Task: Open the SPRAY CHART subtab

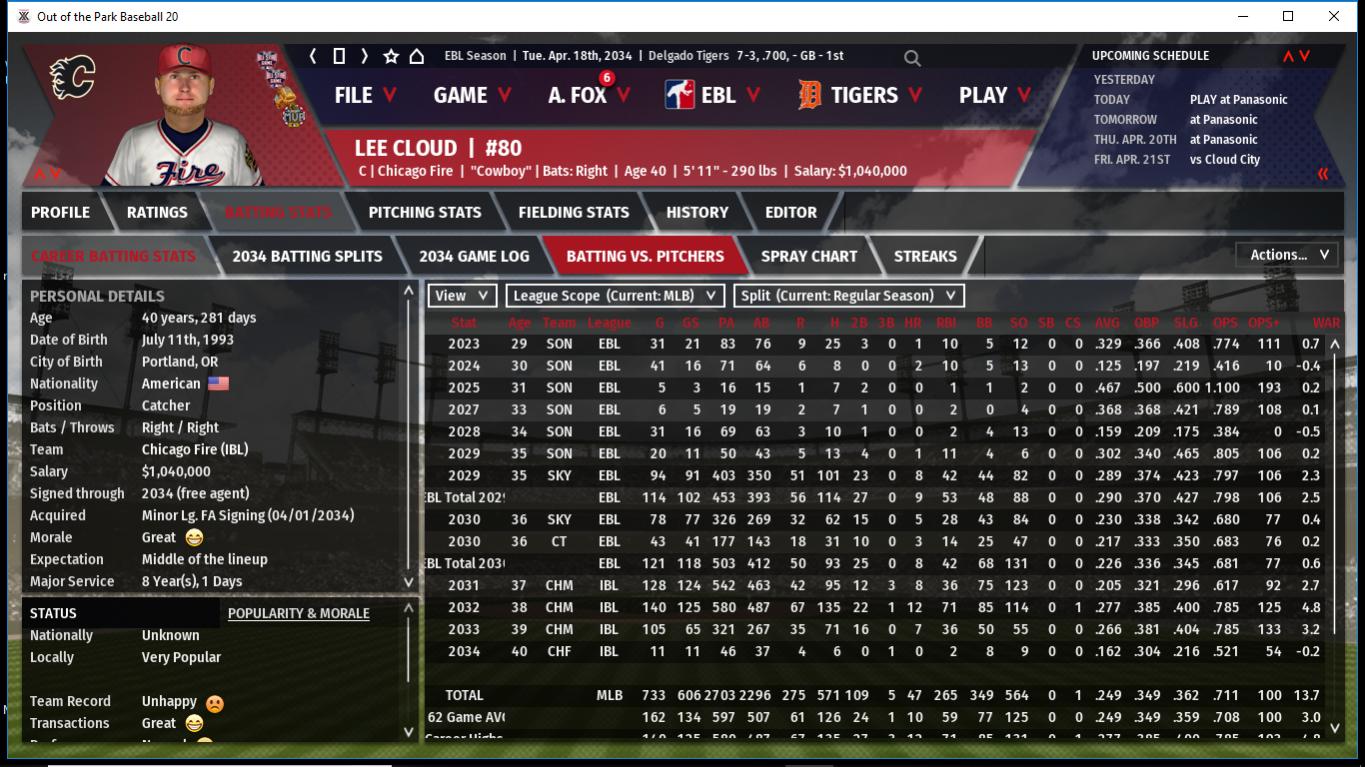Action: click(x=808, y=256)
